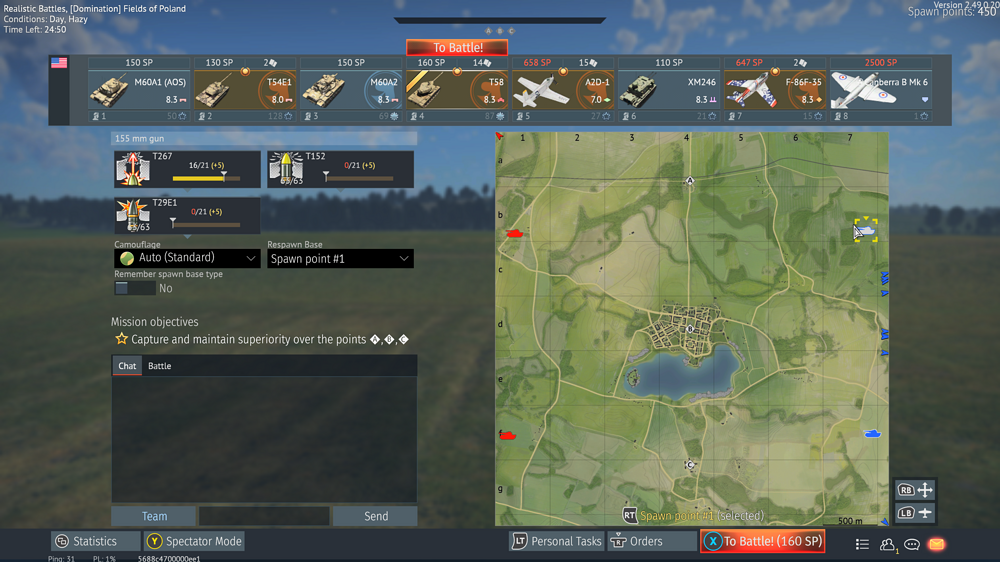Choose the T29E1 shell ammo slot

tap(188, 215)
